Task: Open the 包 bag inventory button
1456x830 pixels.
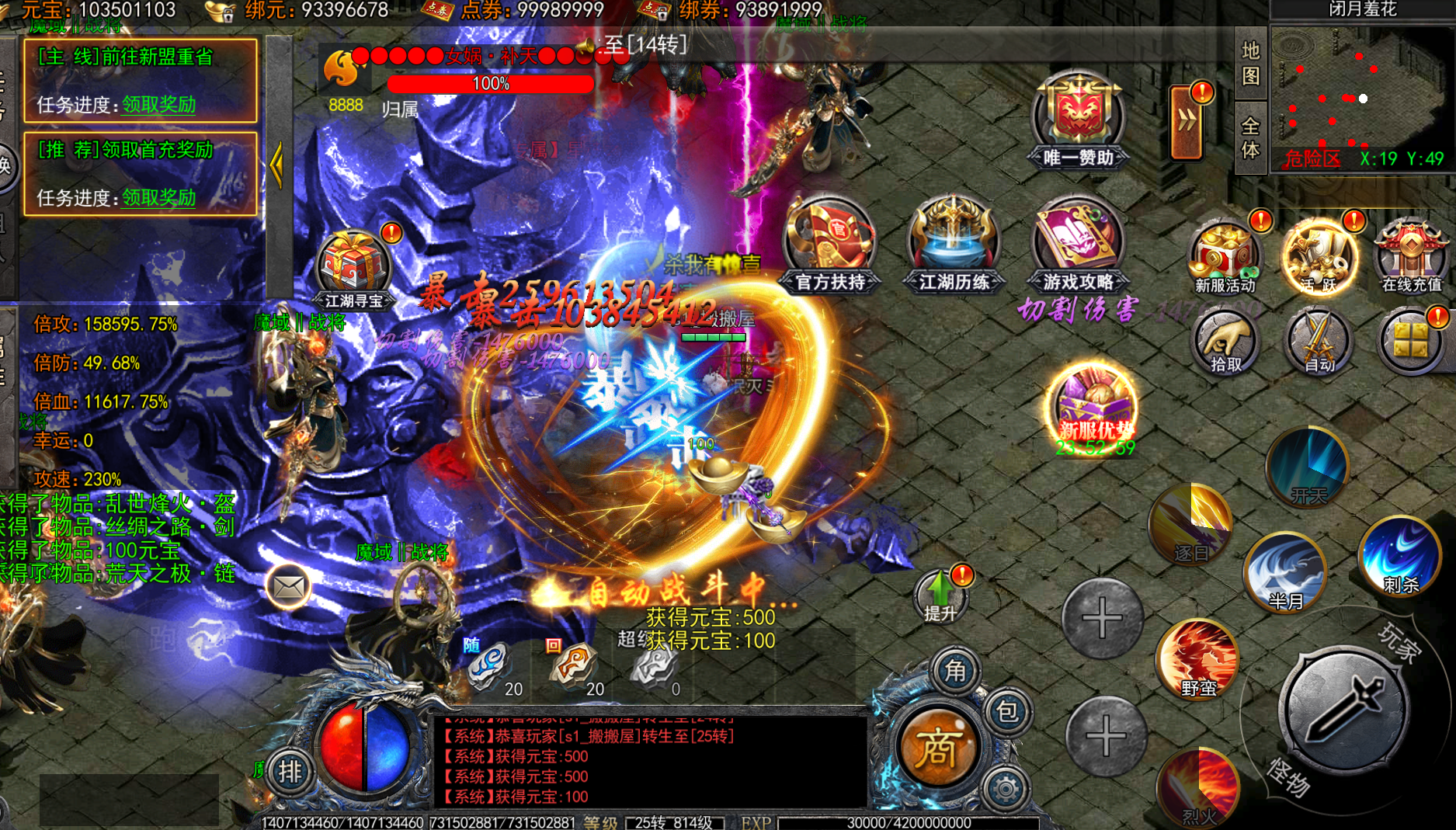Action: 1007,711
